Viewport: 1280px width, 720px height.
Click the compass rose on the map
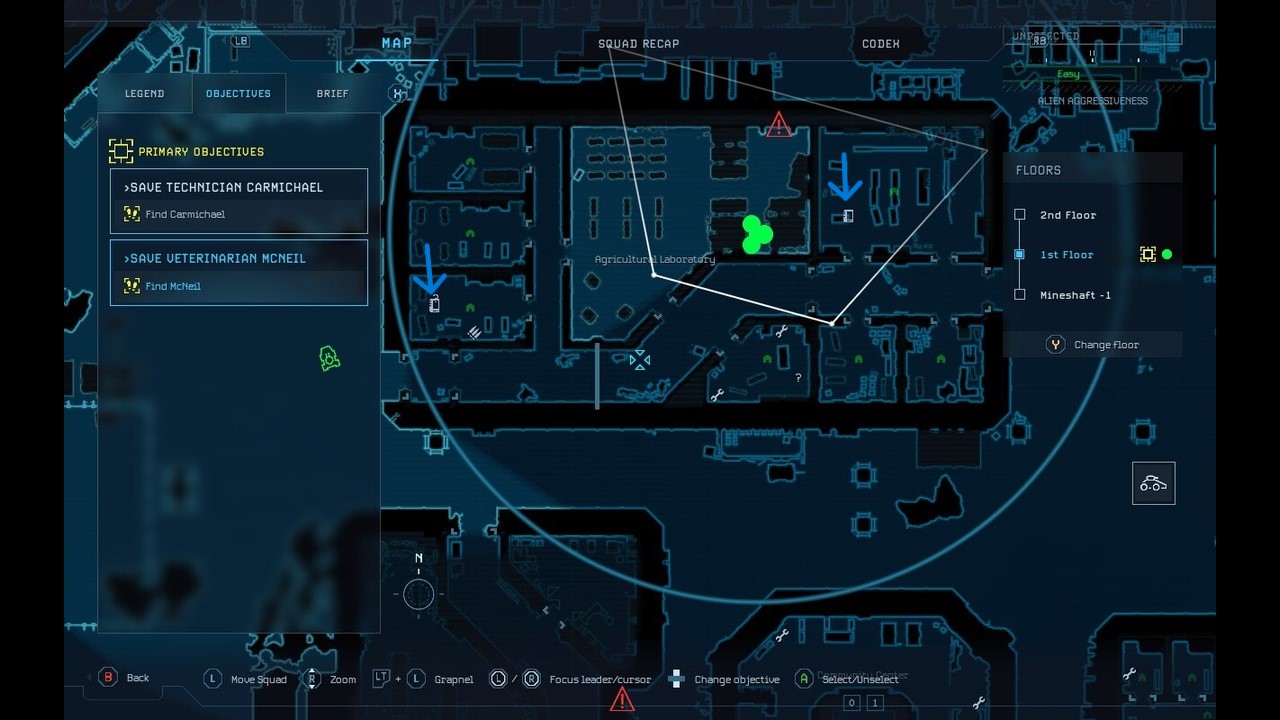coord(417,592)
